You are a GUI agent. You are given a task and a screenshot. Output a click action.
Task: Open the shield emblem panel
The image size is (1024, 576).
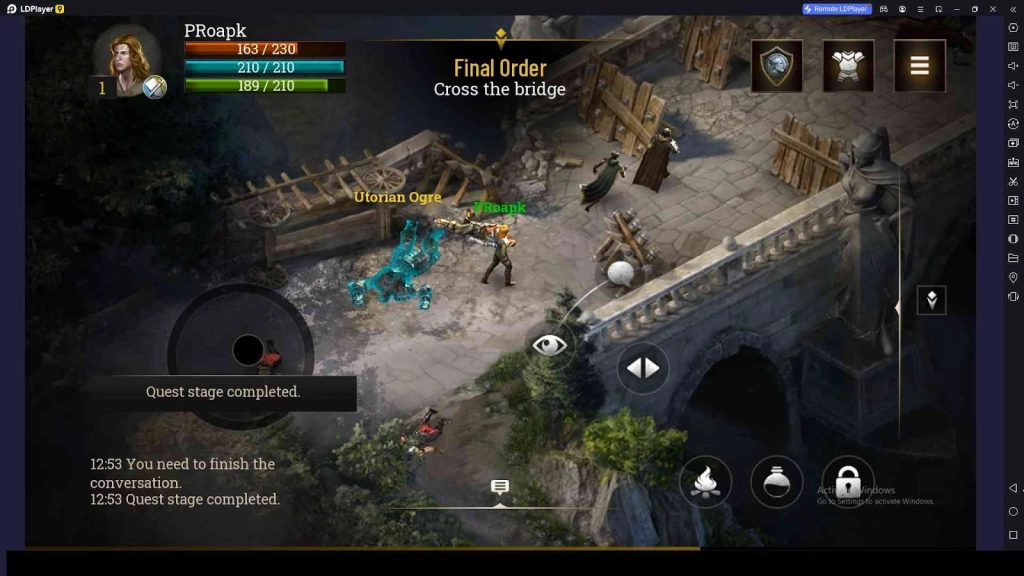coord(777,66)
